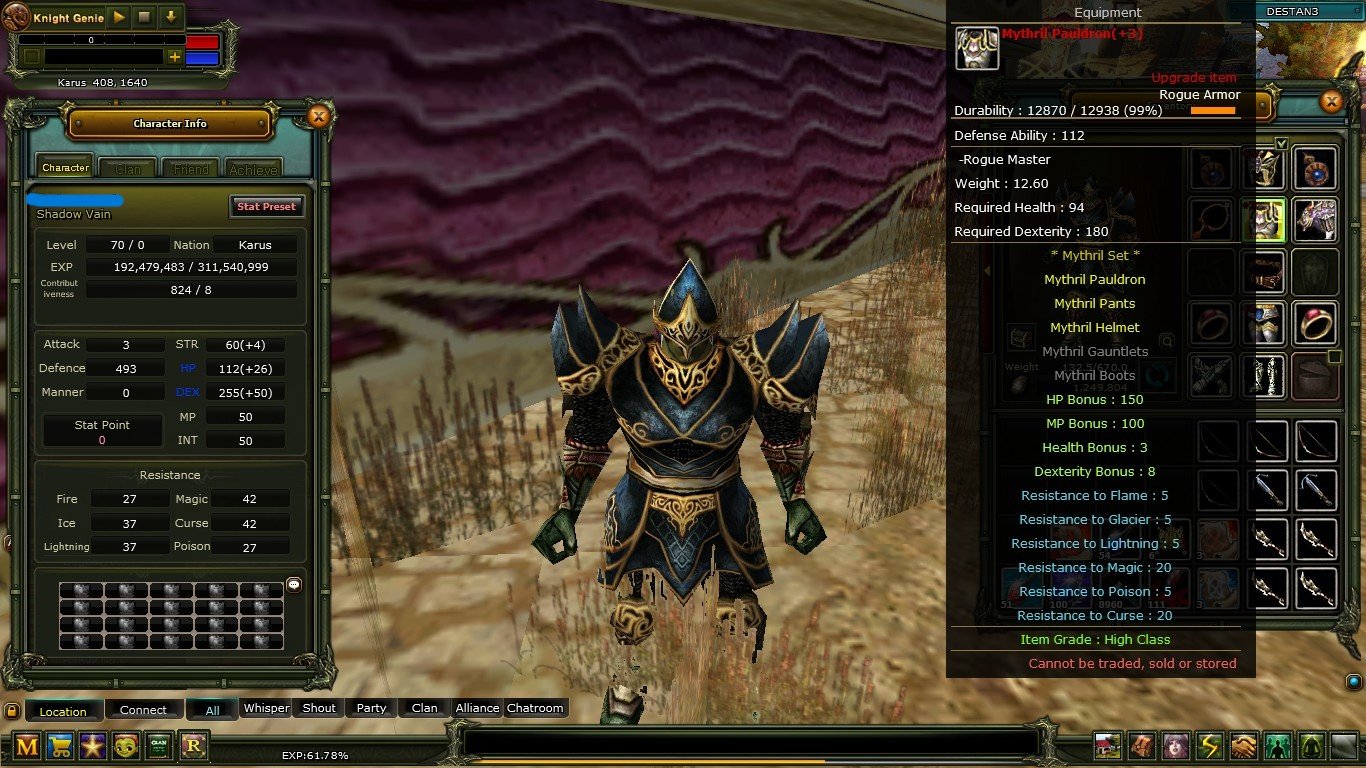The width and height of the screenshot is (1366, 768).
Task: Show the Achieve tab
Action: click(x=253, y=169)
